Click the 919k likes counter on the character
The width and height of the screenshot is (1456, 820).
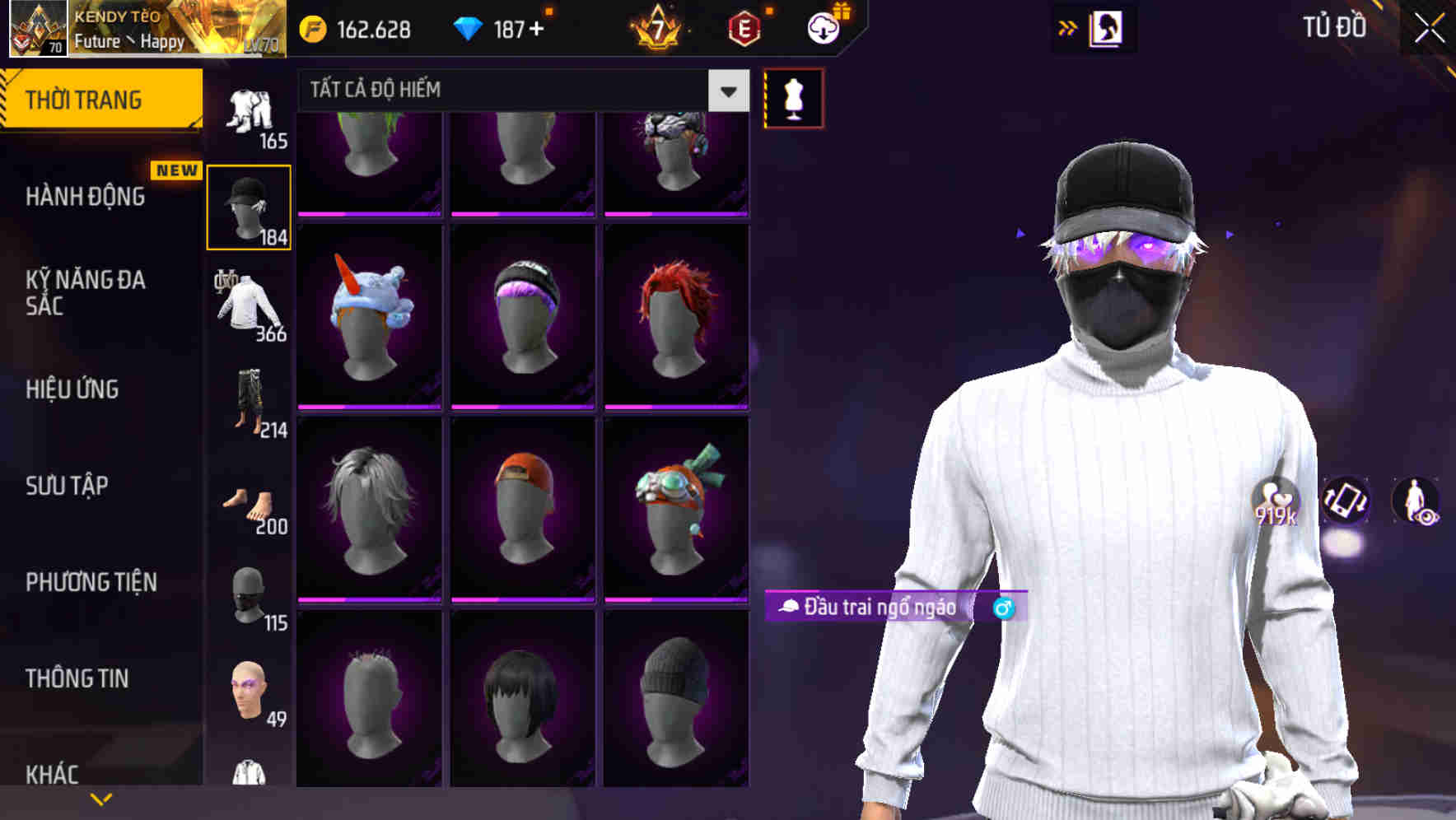click(x=1276, y=504)
